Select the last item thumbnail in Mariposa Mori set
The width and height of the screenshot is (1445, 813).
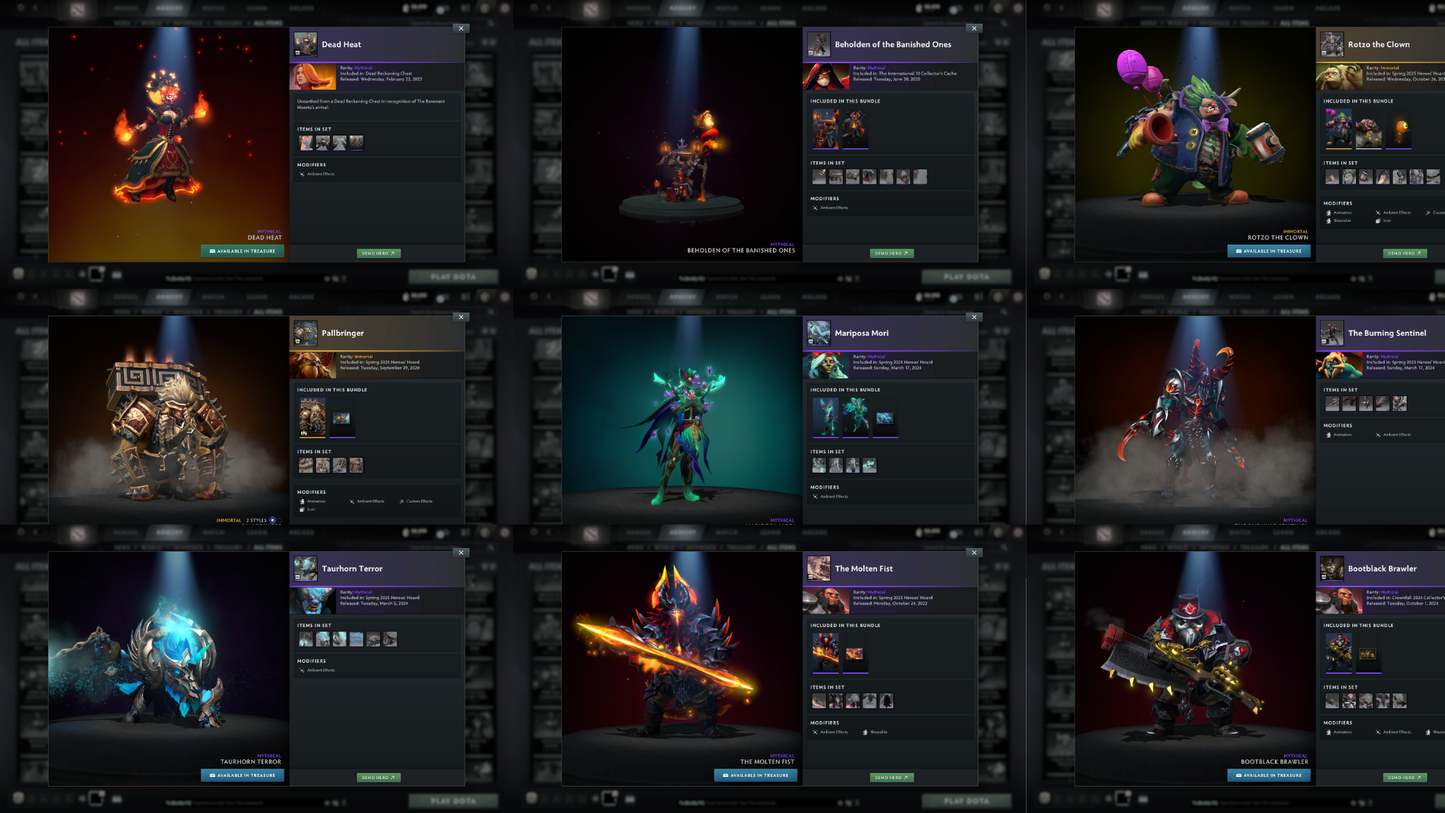click(x=868, y=464)
